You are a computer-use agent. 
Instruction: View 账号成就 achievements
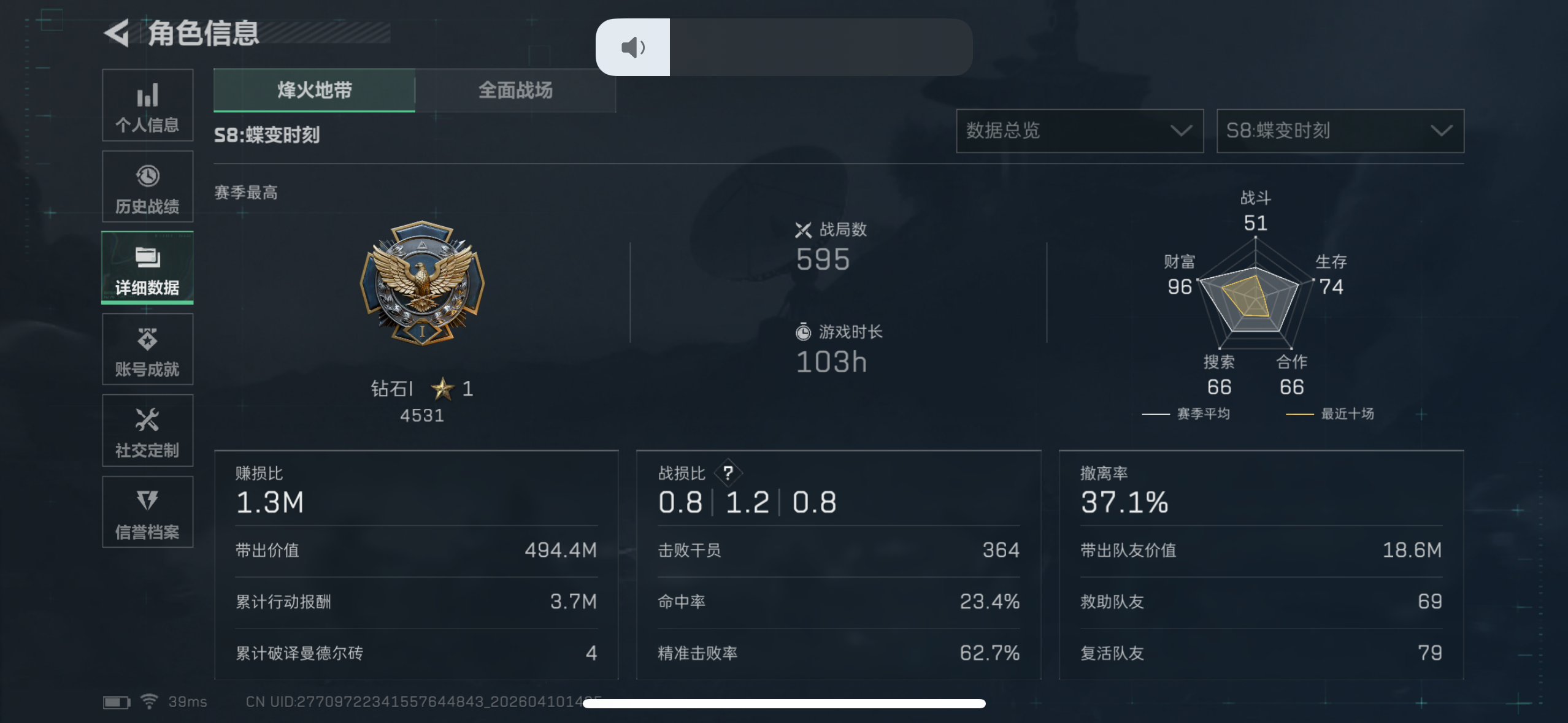tap(147, 350)
